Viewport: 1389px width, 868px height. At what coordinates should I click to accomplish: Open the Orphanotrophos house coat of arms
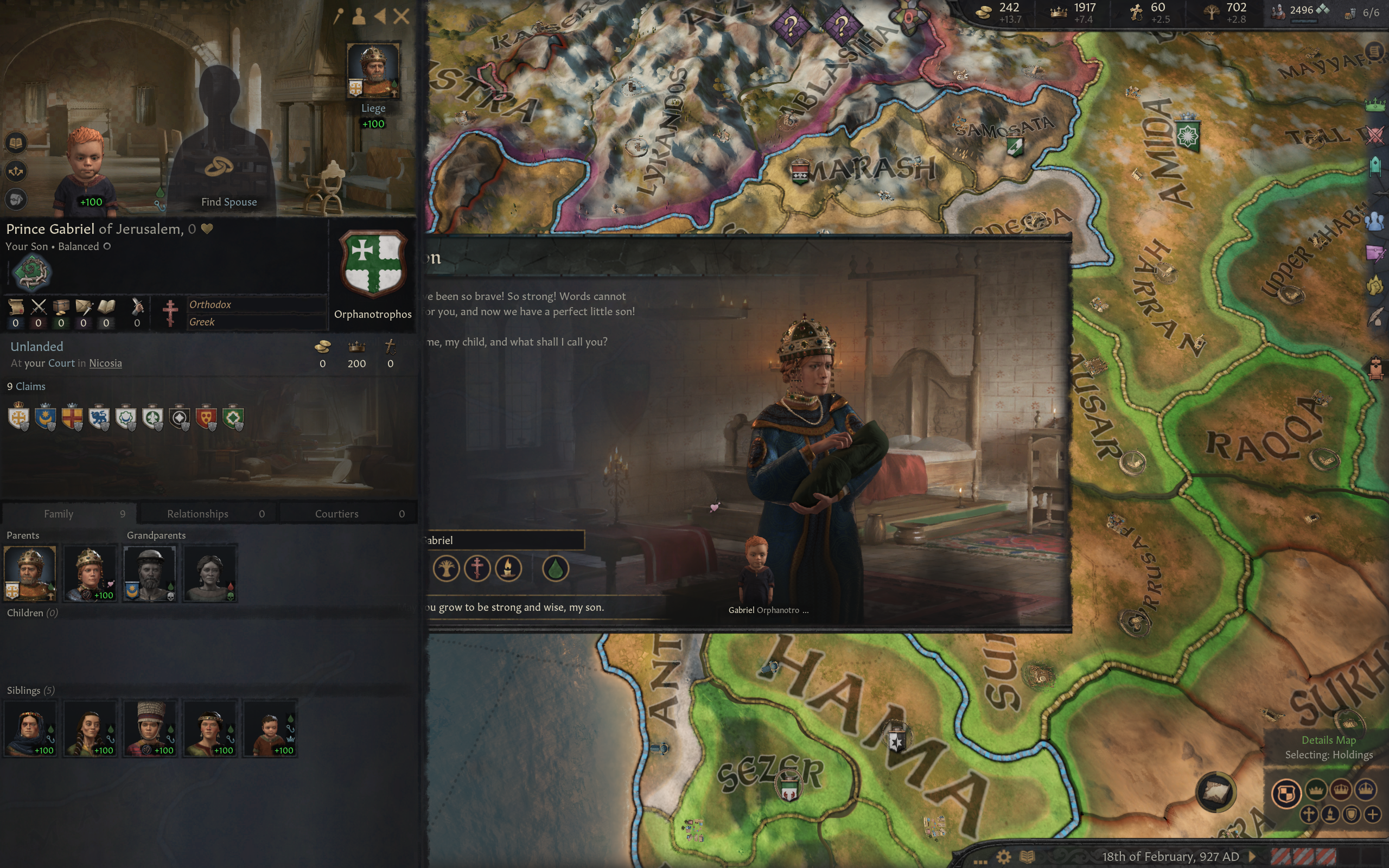point(373,264)
